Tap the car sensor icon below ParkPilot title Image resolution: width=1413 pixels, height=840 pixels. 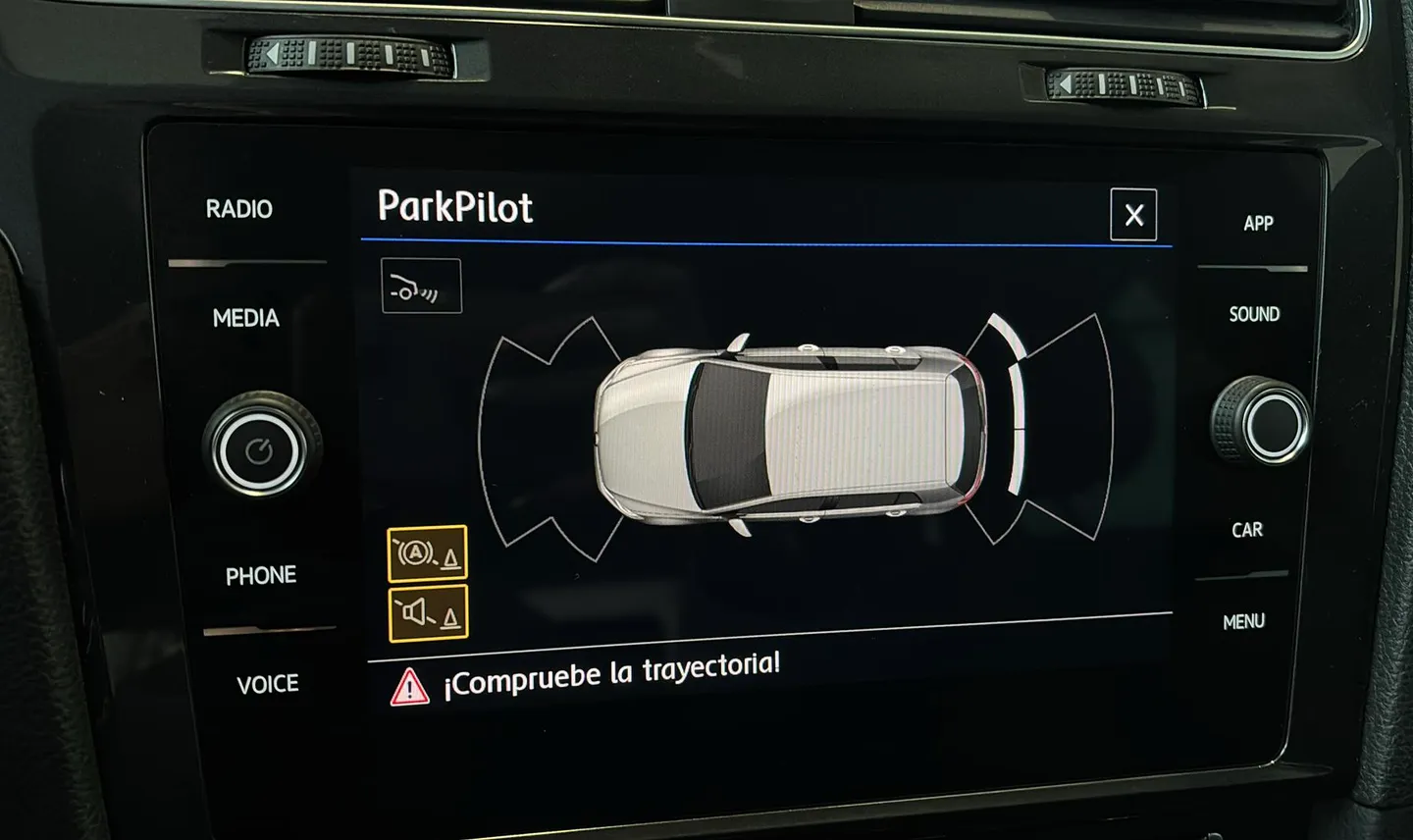pos(421,287)
